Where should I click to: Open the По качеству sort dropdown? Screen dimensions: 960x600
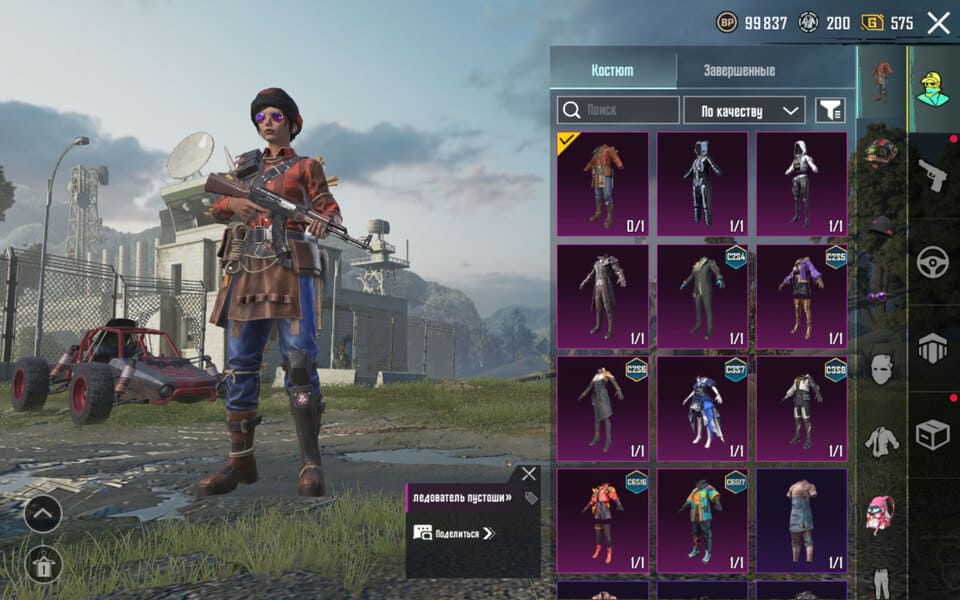(x=744, y=110)
